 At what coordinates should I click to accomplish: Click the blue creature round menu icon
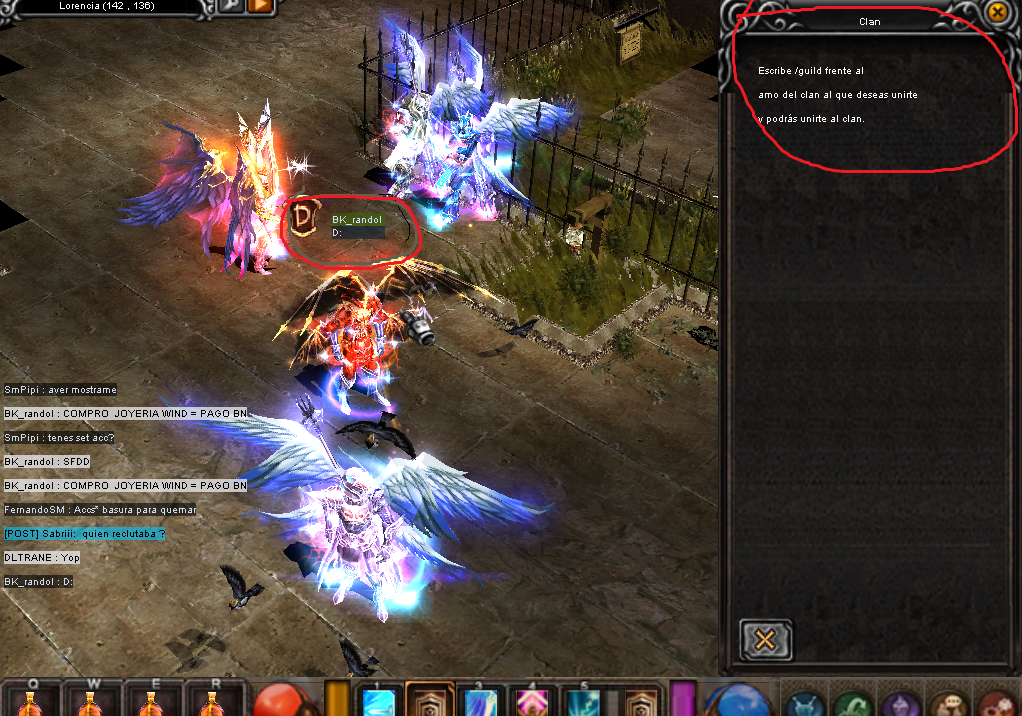click(804, 703)
